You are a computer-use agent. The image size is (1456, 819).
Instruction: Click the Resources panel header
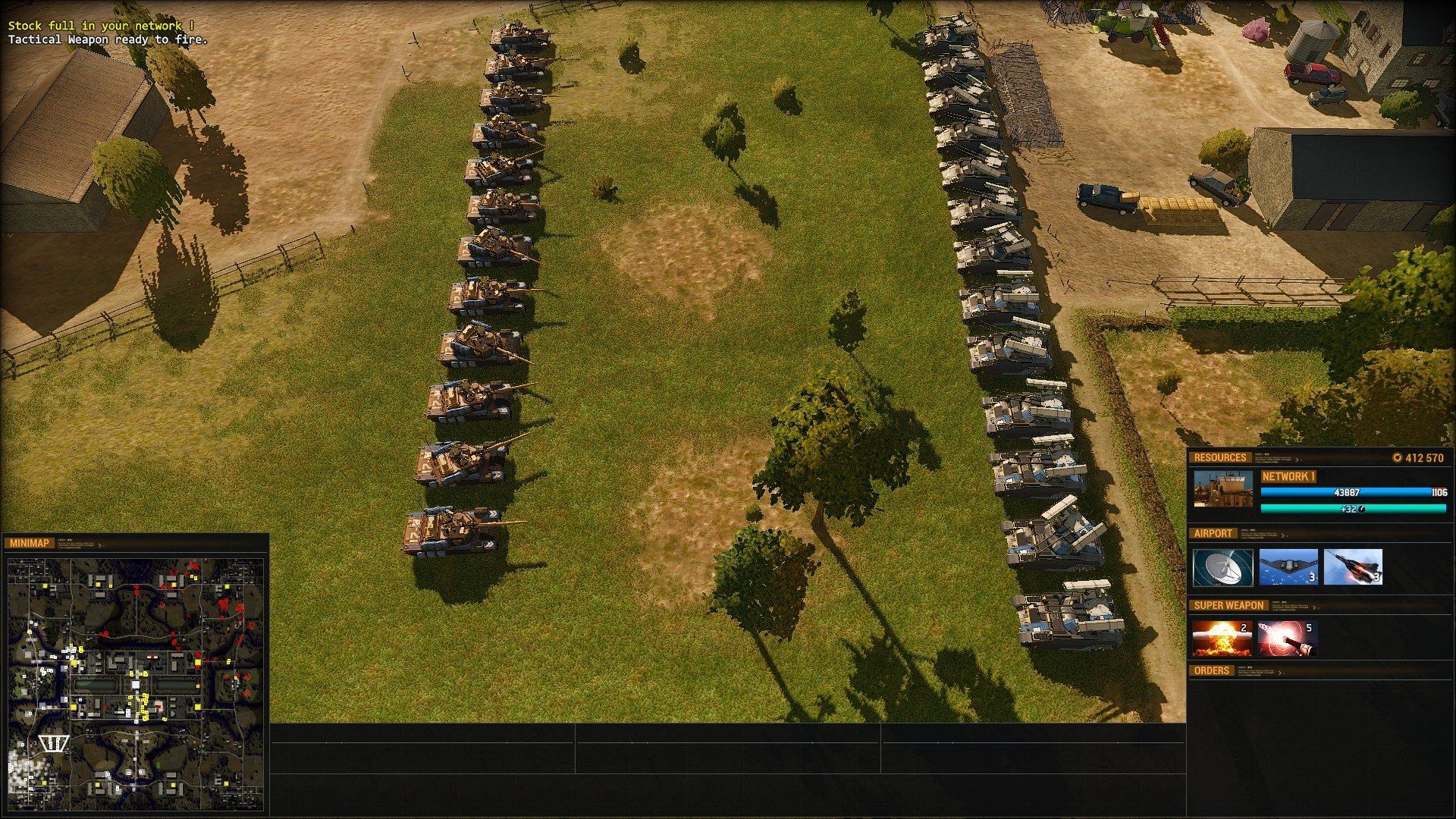pyautogui.click(x=1219, y=457)
